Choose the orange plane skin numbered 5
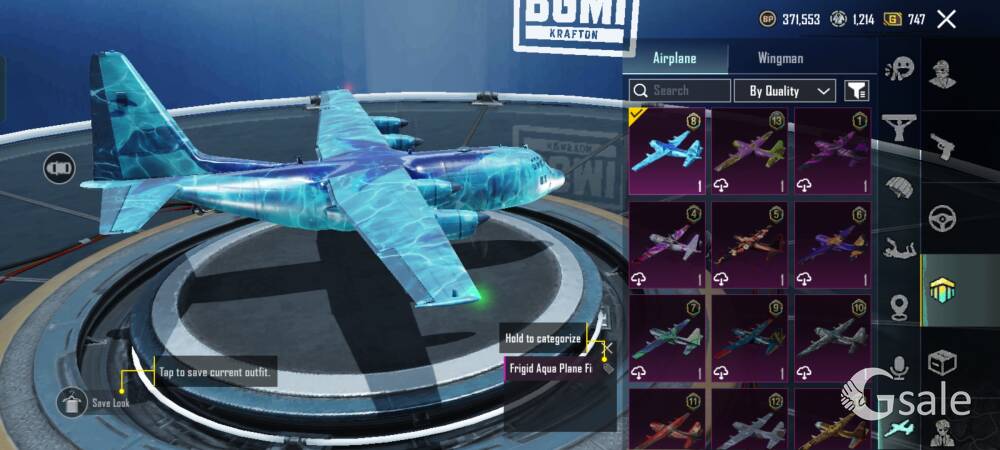Viewport: 1000px width, 450px height. point(750,244)
